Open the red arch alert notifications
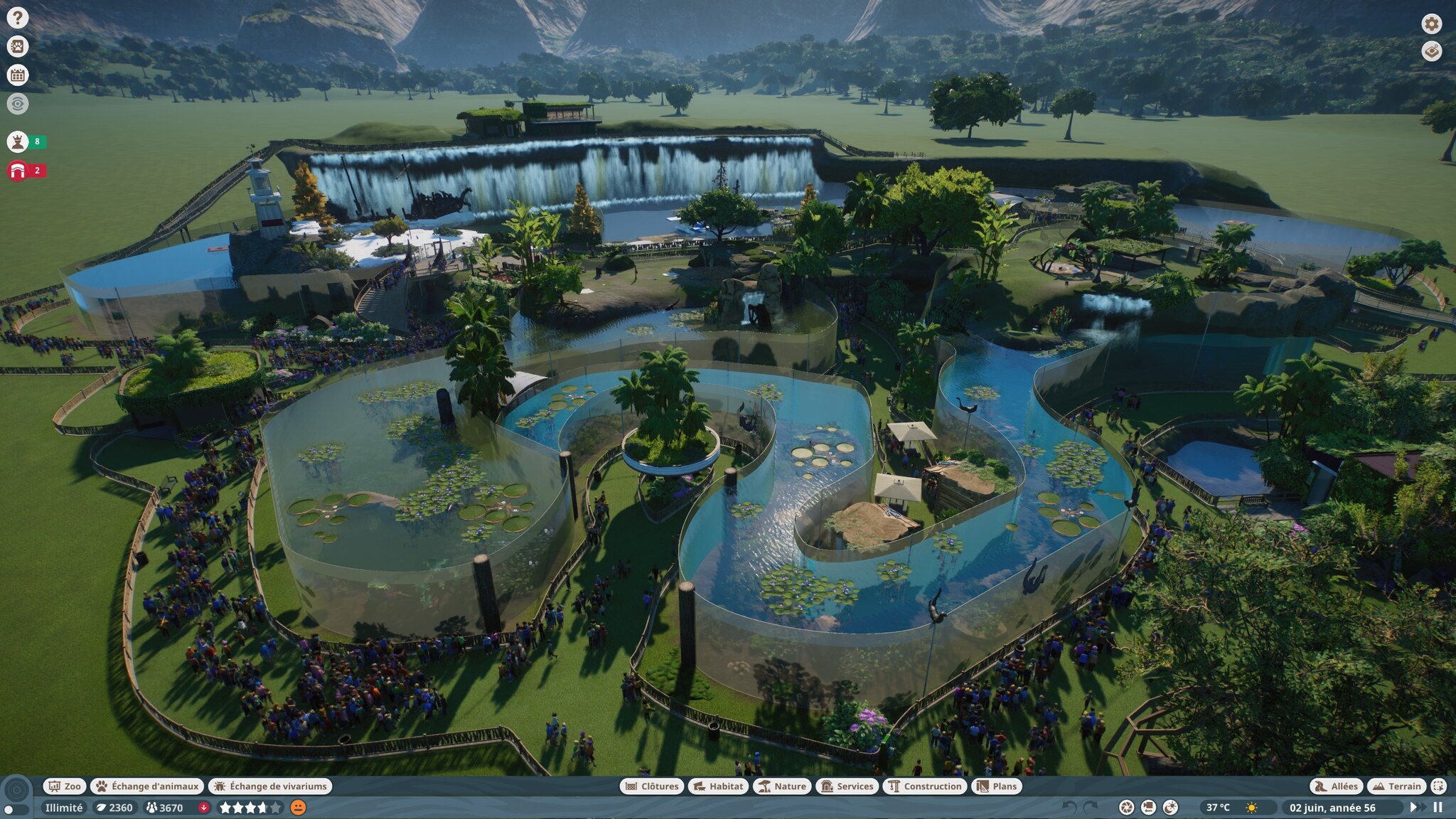Viewport: 1456px width, 819px height. (18, 171)
